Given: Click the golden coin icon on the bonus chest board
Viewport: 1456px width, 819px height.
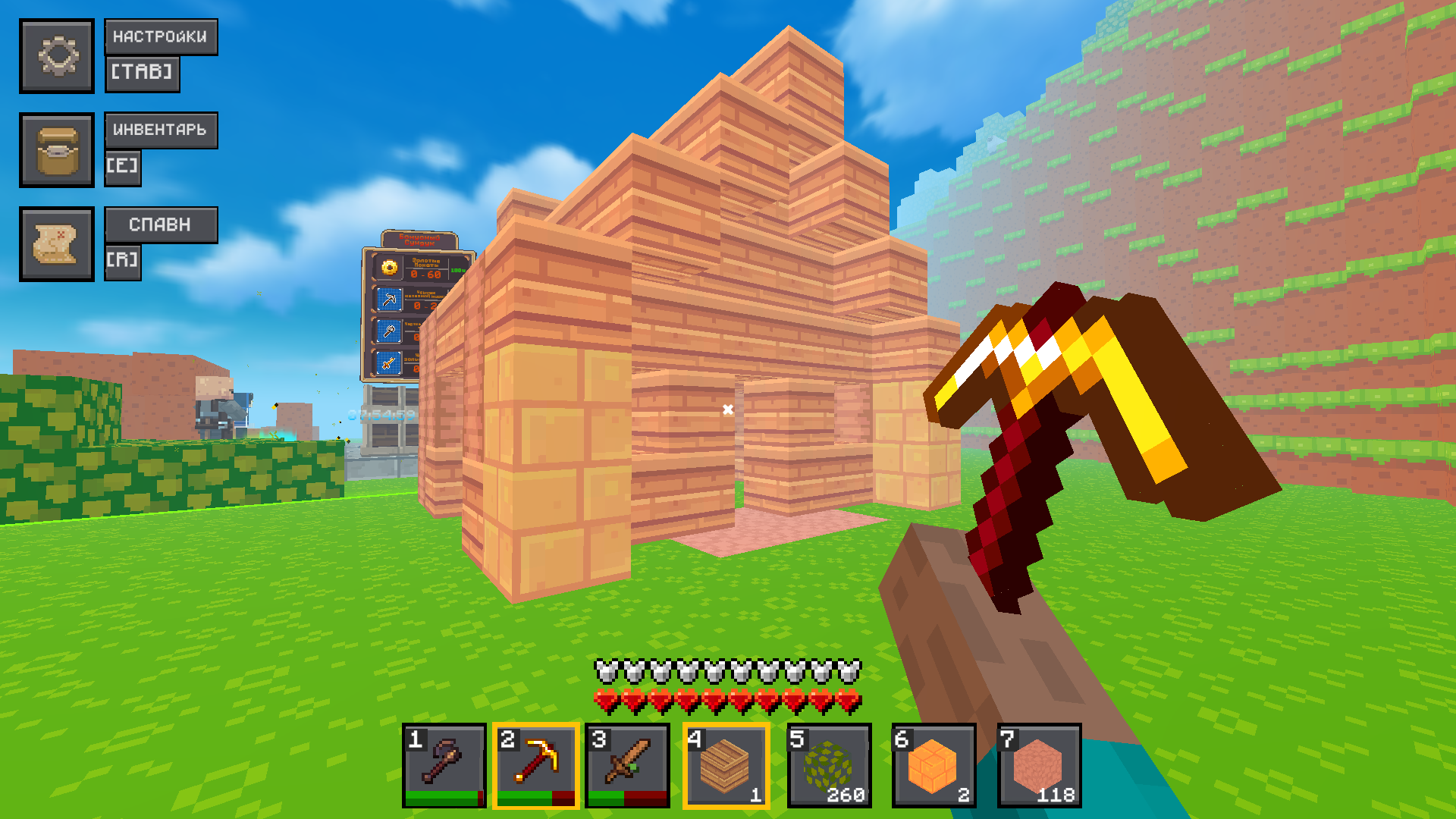Looking at the screenshot, I should coord(390,267).
